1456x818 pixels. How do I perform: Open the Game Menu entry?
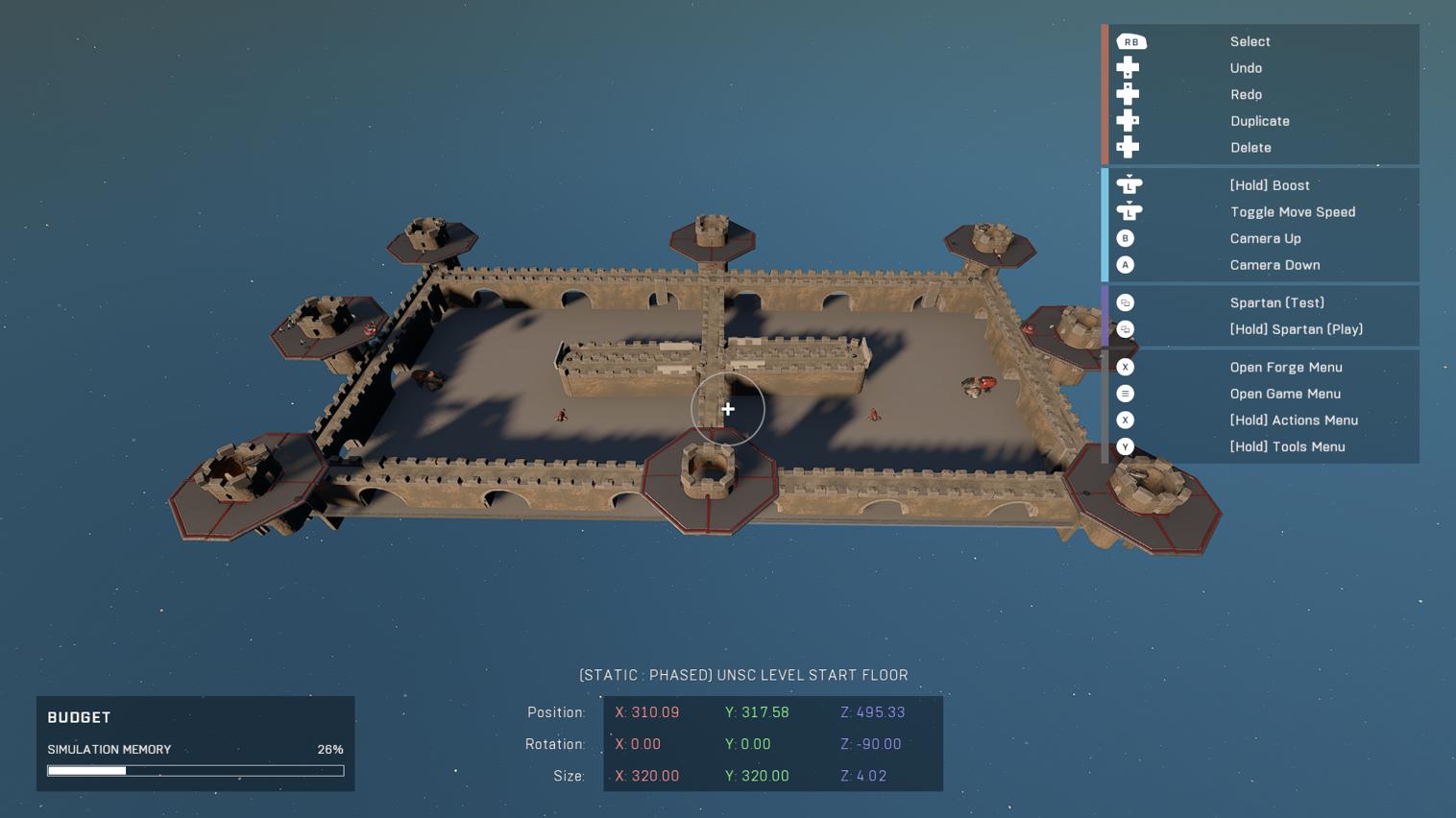point(1284,394)
